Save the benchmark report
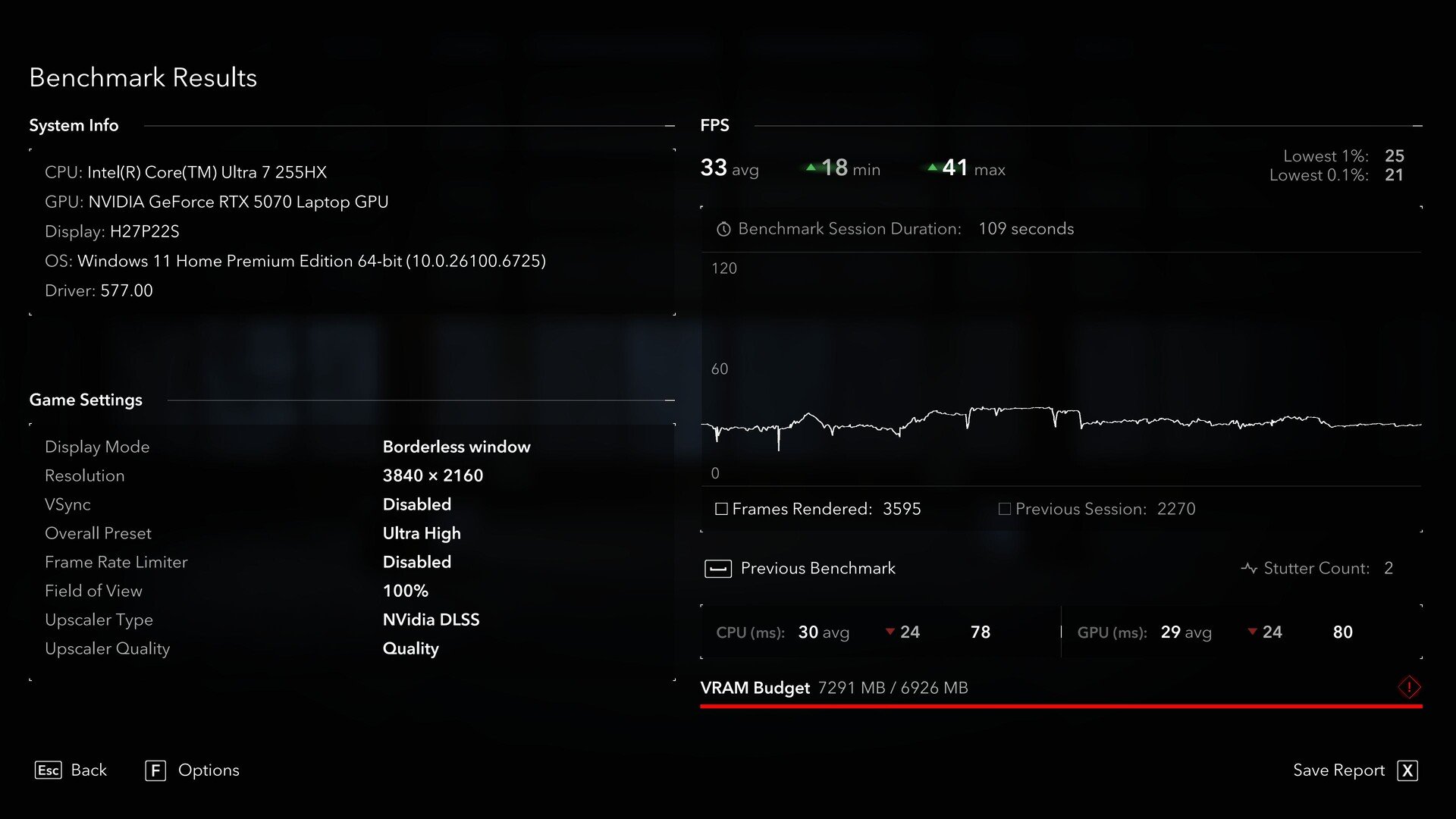The width and height of the screenshot is (1456, 819). coord(1355,770)
